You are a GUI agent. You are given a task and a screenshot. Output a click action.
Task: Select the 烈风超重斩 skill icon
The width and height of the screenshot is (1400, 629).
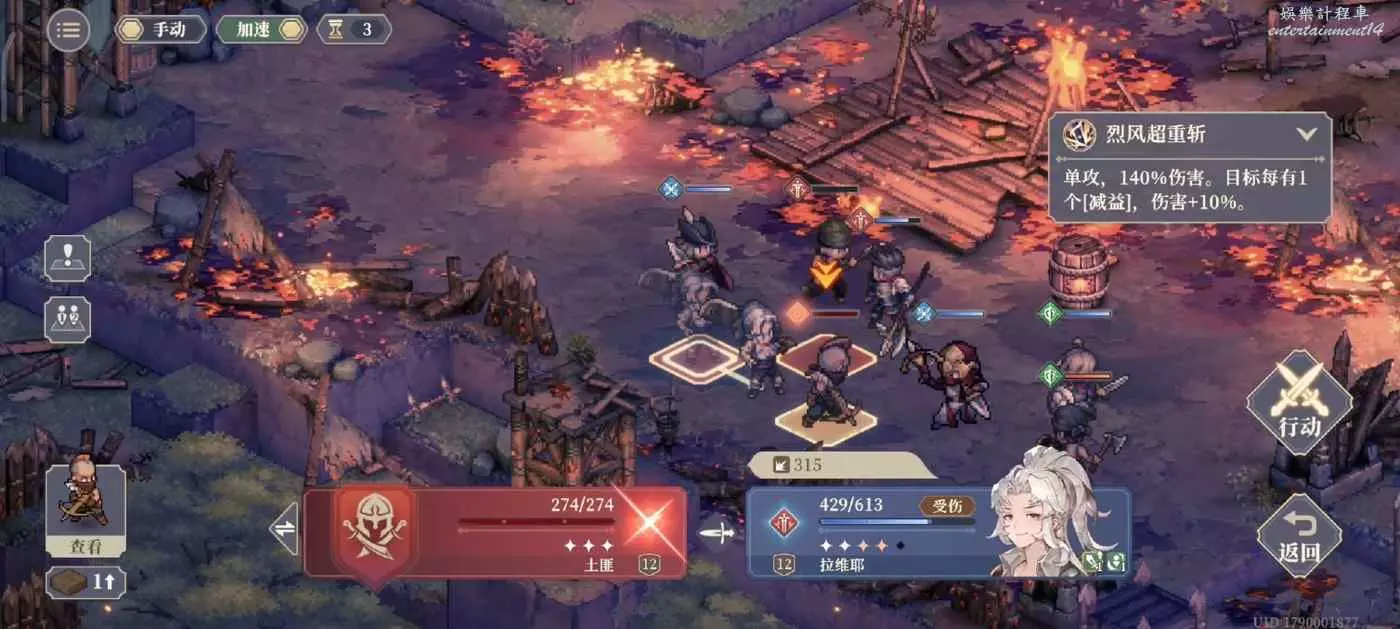(1079, 134)
